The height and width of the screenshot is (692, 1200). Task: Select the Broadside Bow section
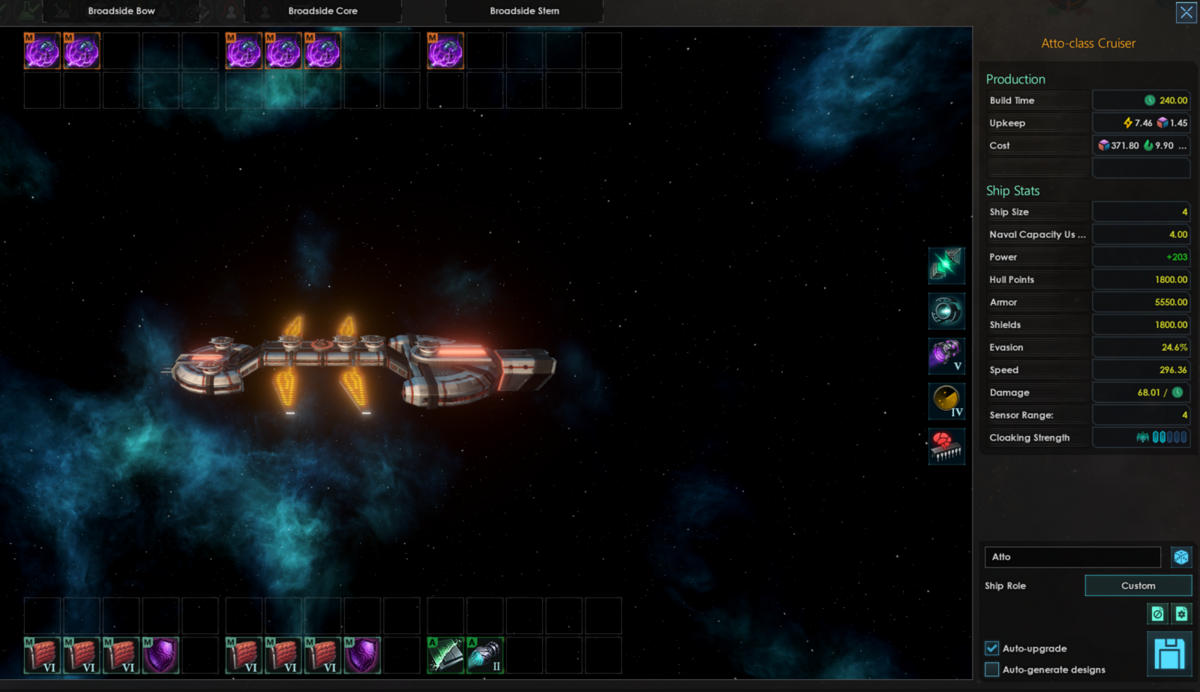[x=122, y=11]
